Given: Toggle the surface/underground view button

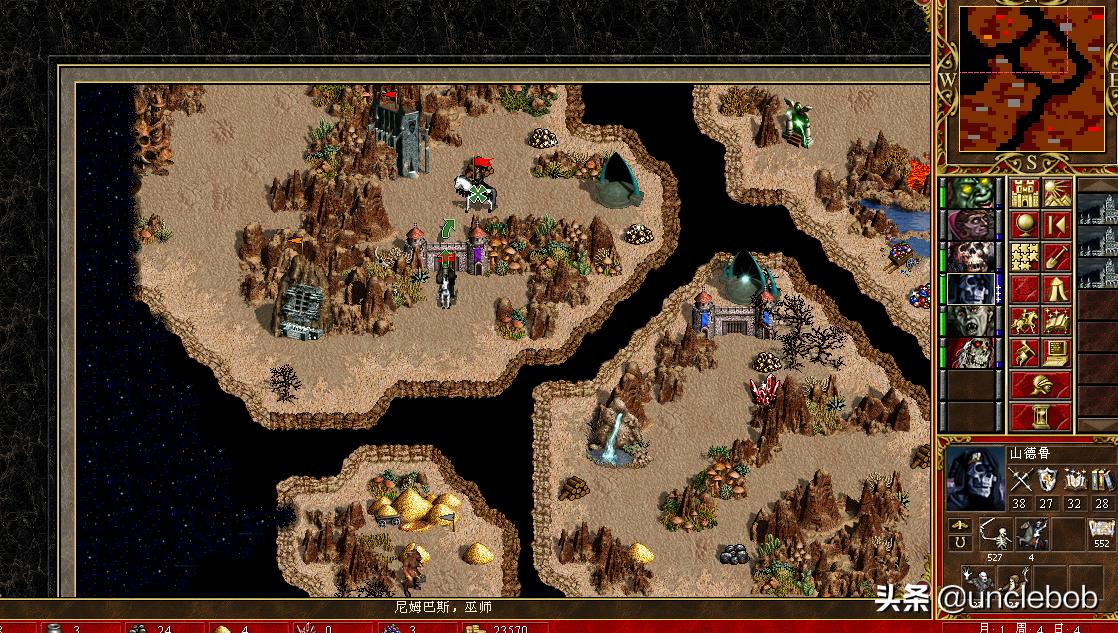Looking at the screenshot, I should 1056,193.
